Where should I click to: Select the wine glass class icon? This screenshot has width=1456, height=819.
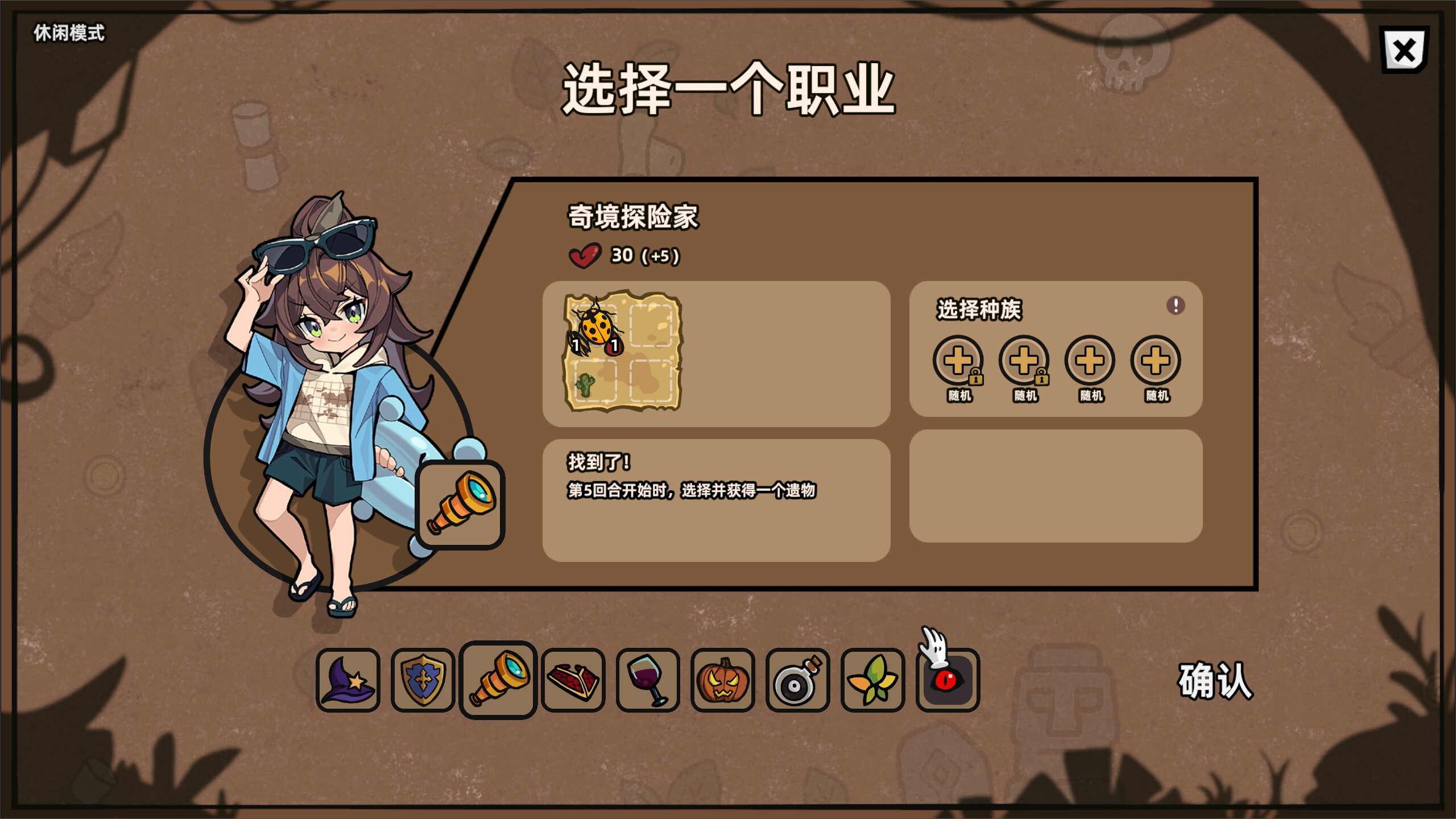[647, 680]
